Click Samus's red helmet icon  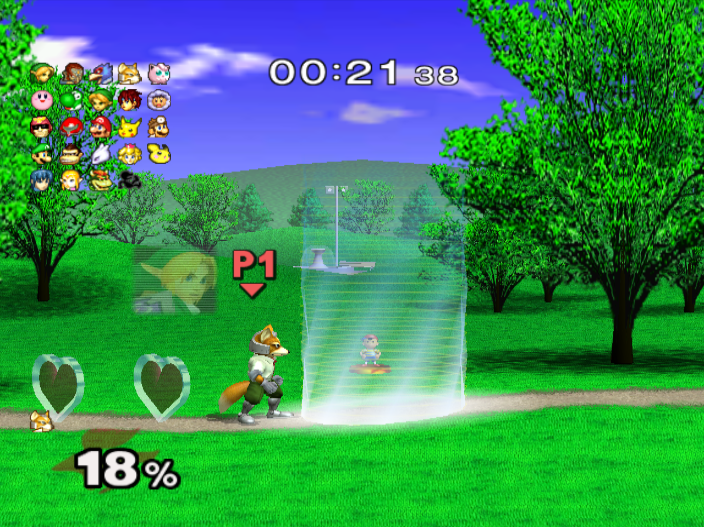(71, 128)
